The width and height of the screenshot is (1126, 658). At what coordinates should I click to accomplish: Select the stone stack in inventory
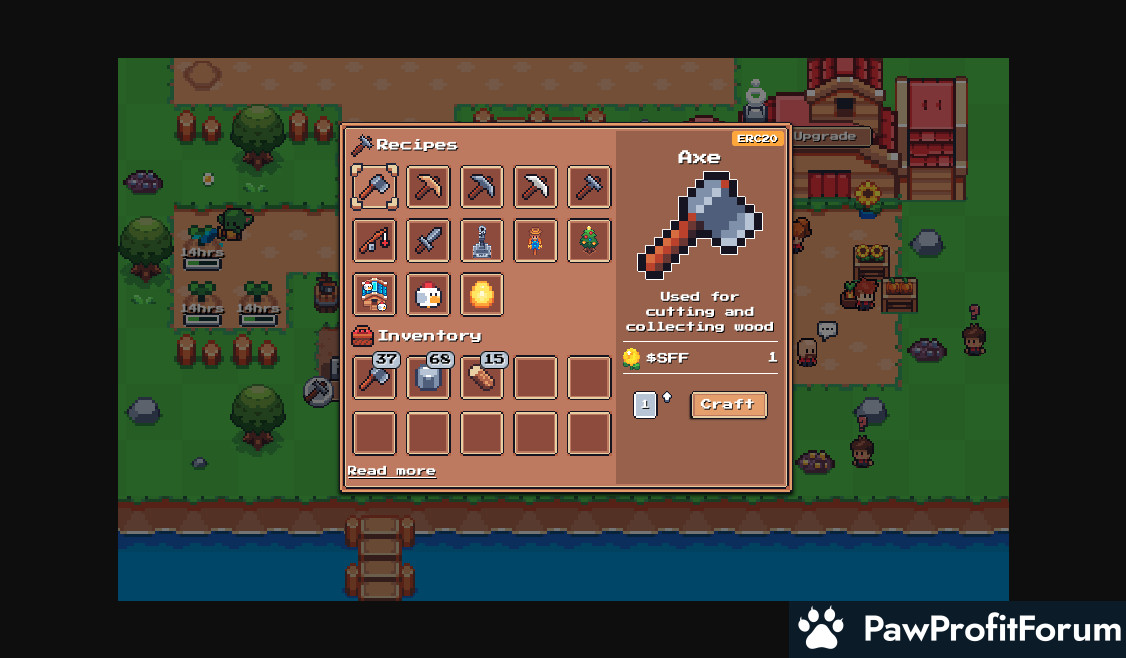(x=428, y=378)
